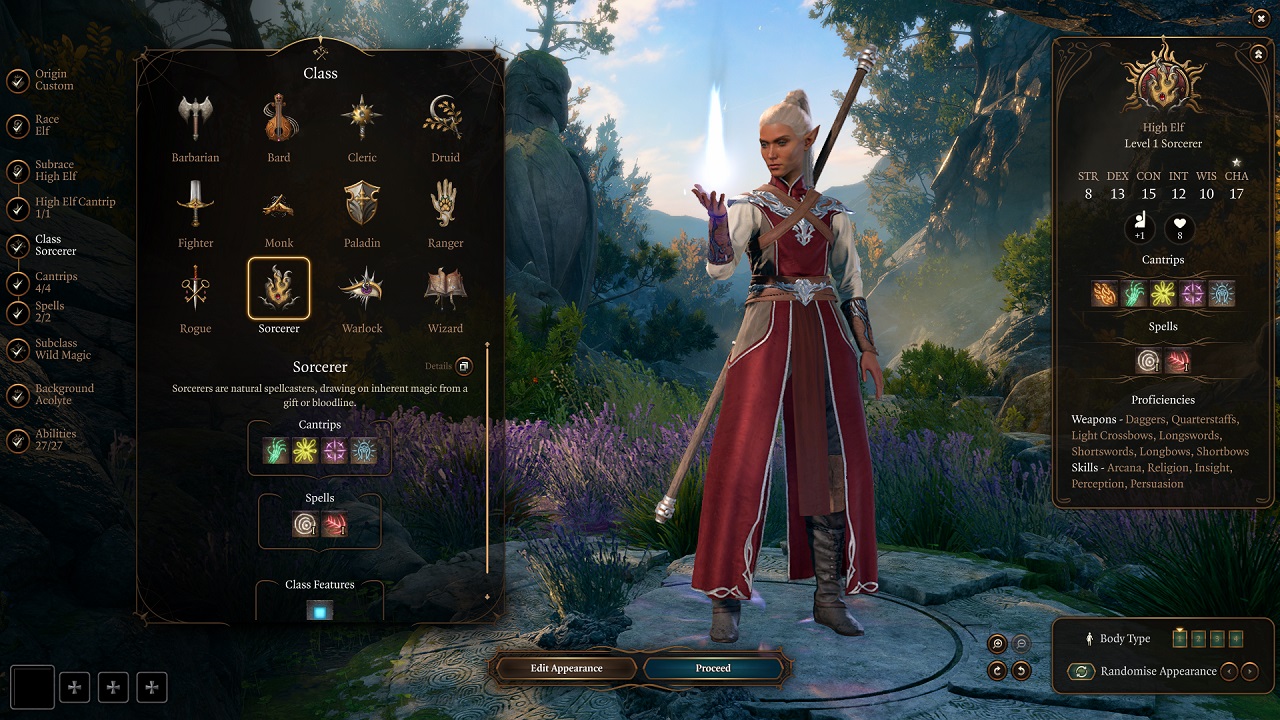Select the Barbarian class icon
1280x720 pixels.
tap(194, 118)
